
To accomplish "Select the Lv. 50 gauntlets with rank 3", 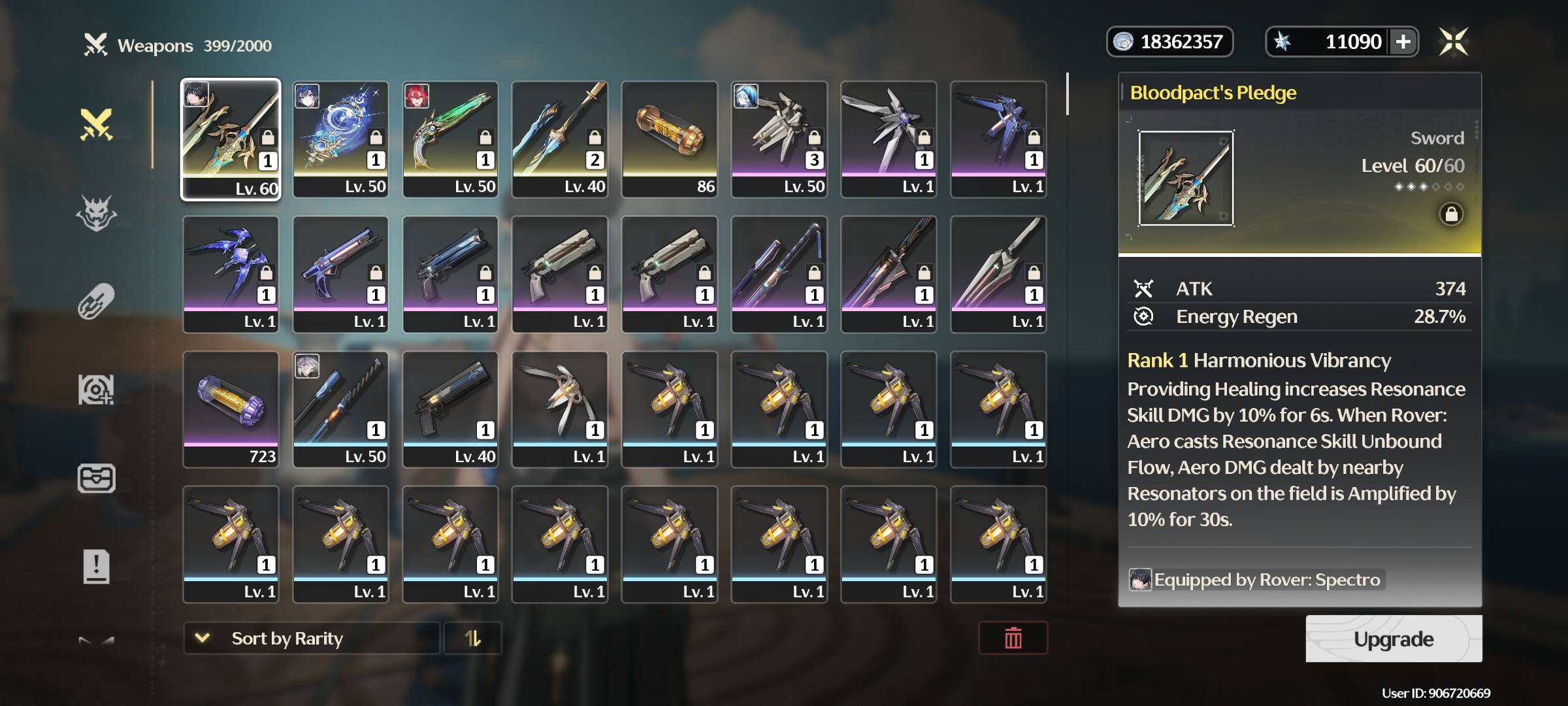I will [779, 139].
